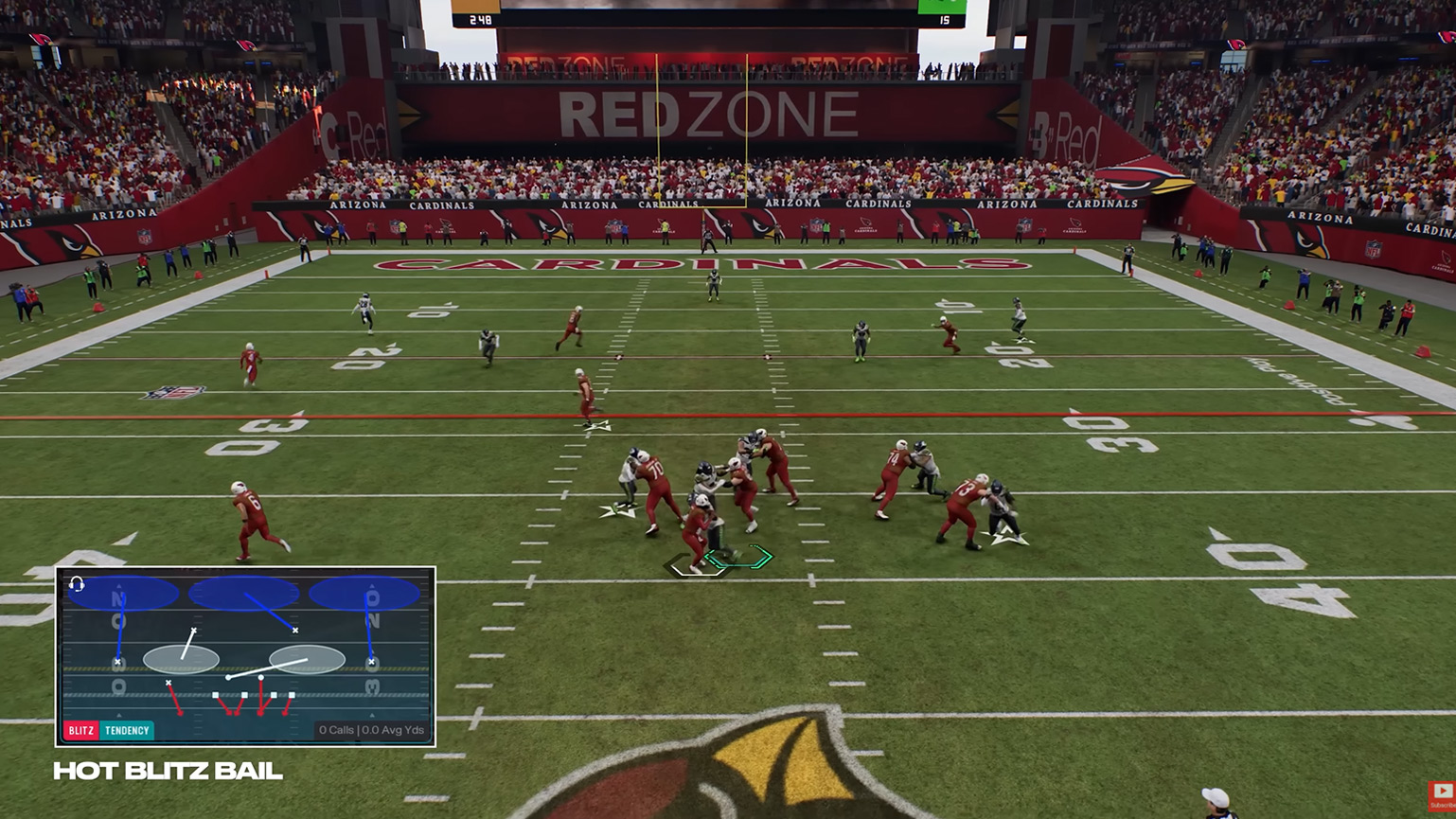The height and width of the screenshot is (819, 1456).
Task: Click an X route marker in the play art
Action: (x=294, y=630)
